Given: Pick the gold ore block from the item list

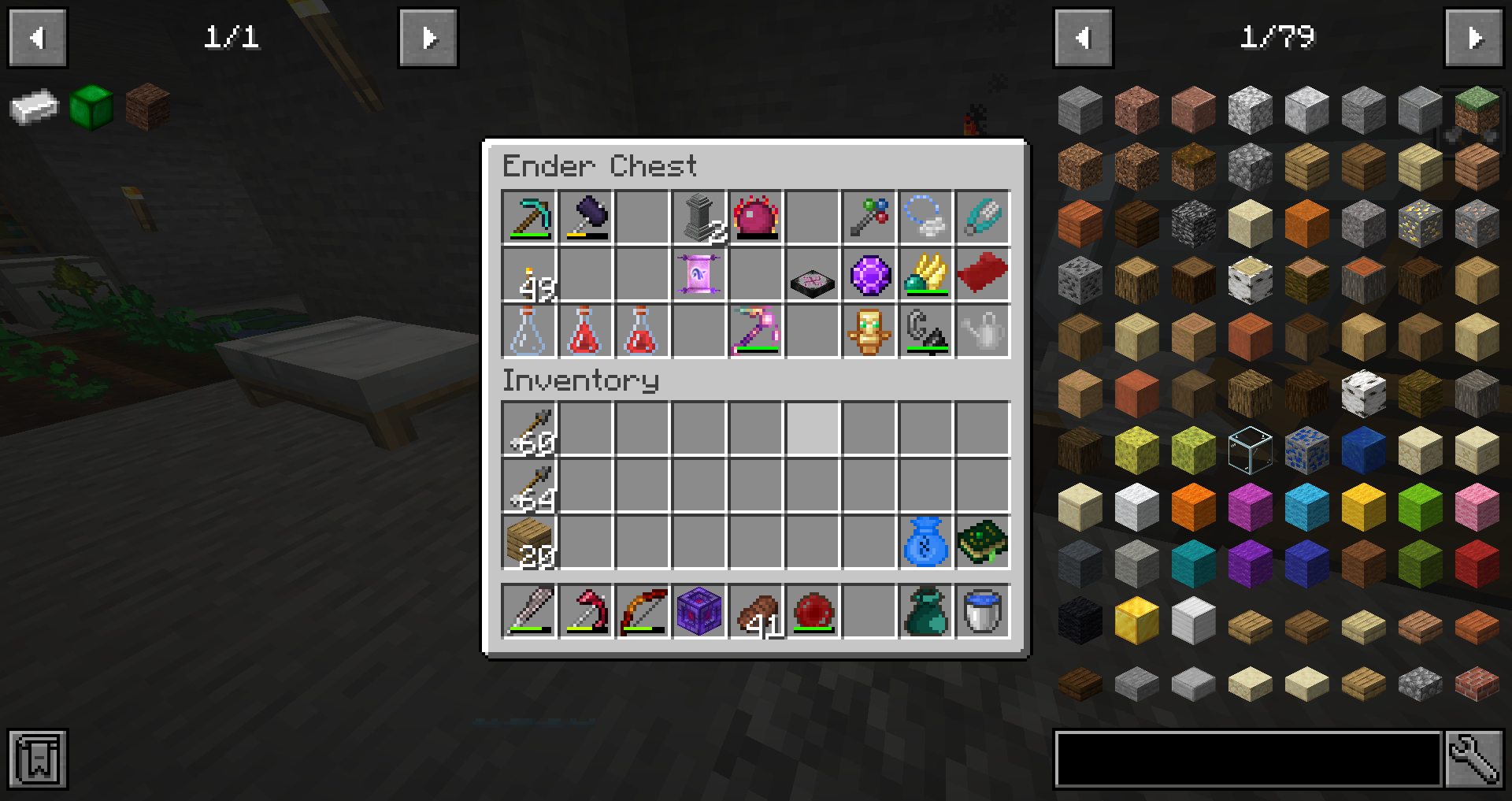Looking at the screenshot, I should coord(1420,223).
